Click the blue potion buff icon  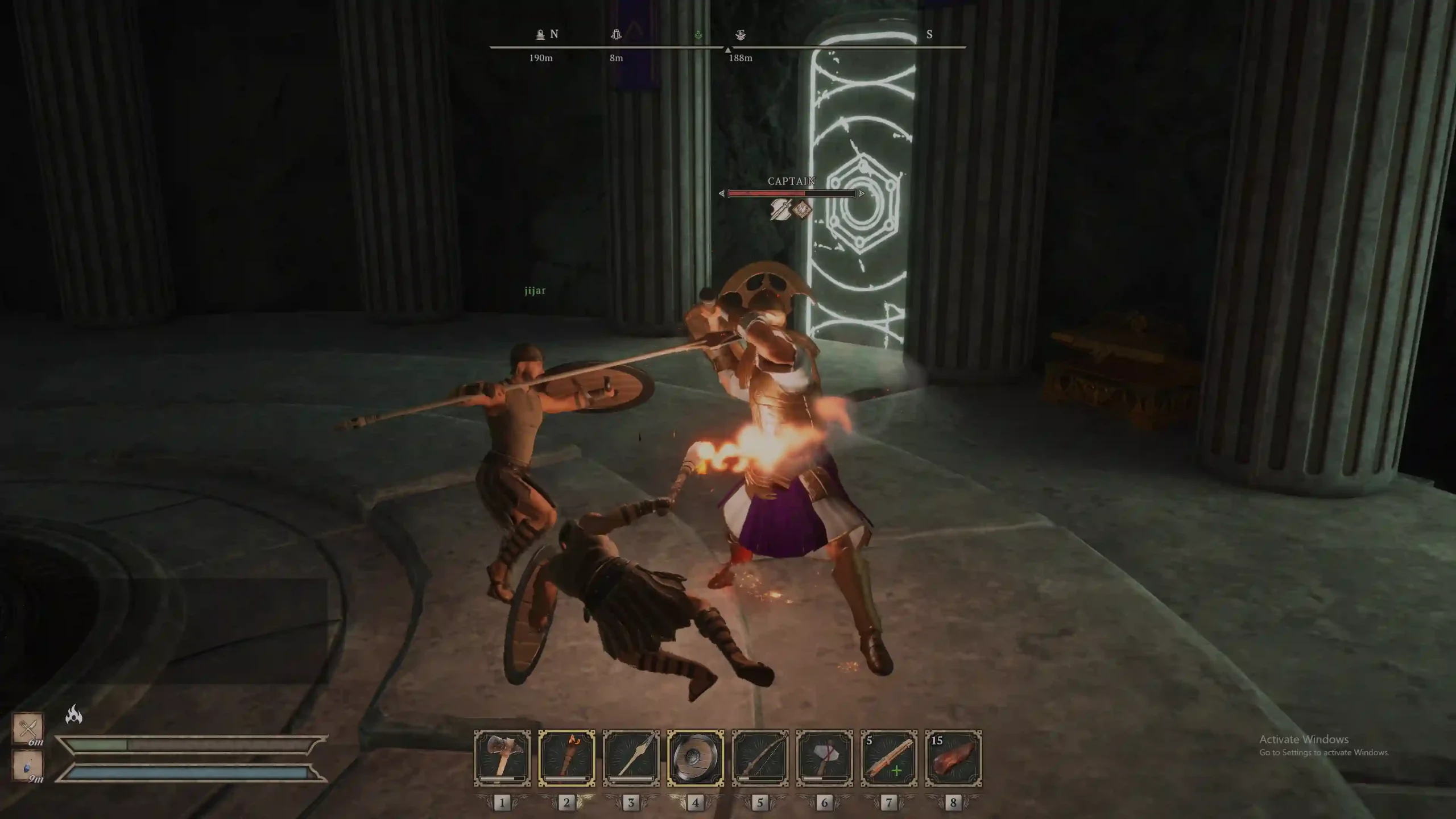pyautogui.click(x=28, y=765)
